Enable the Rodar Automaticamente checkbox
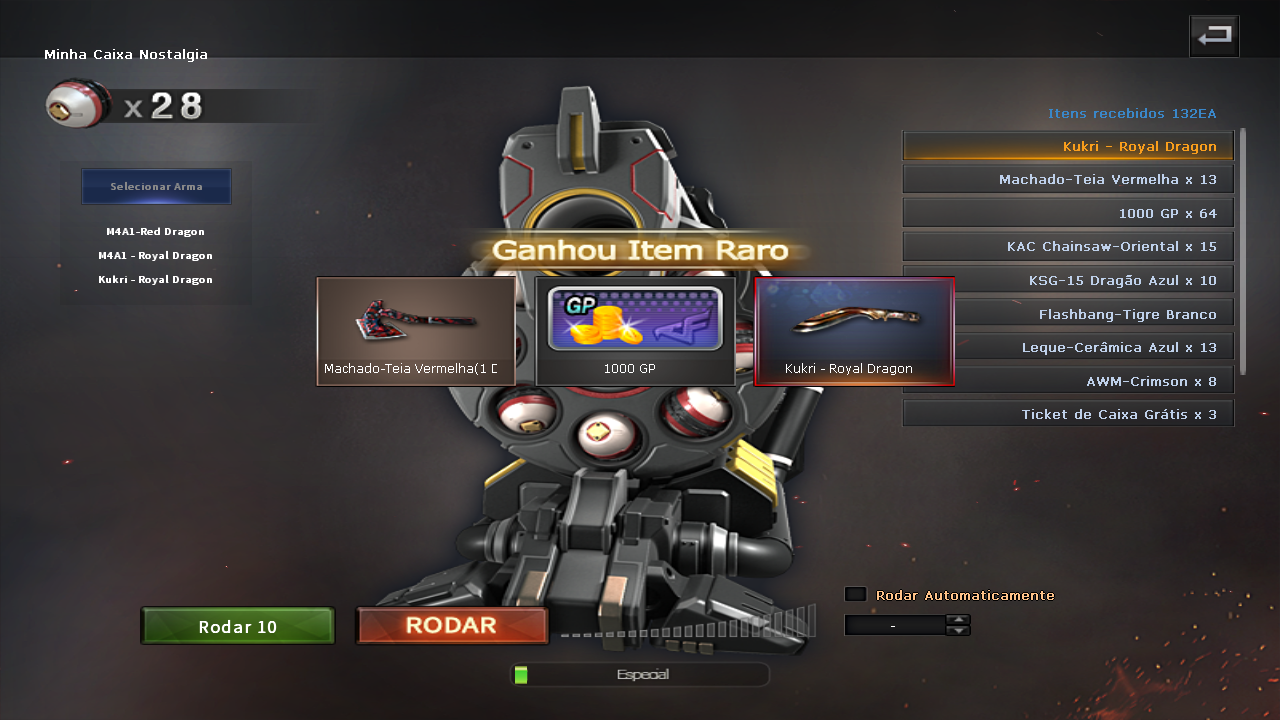This screenshot has height=720, width=1280. pos(855,594)
